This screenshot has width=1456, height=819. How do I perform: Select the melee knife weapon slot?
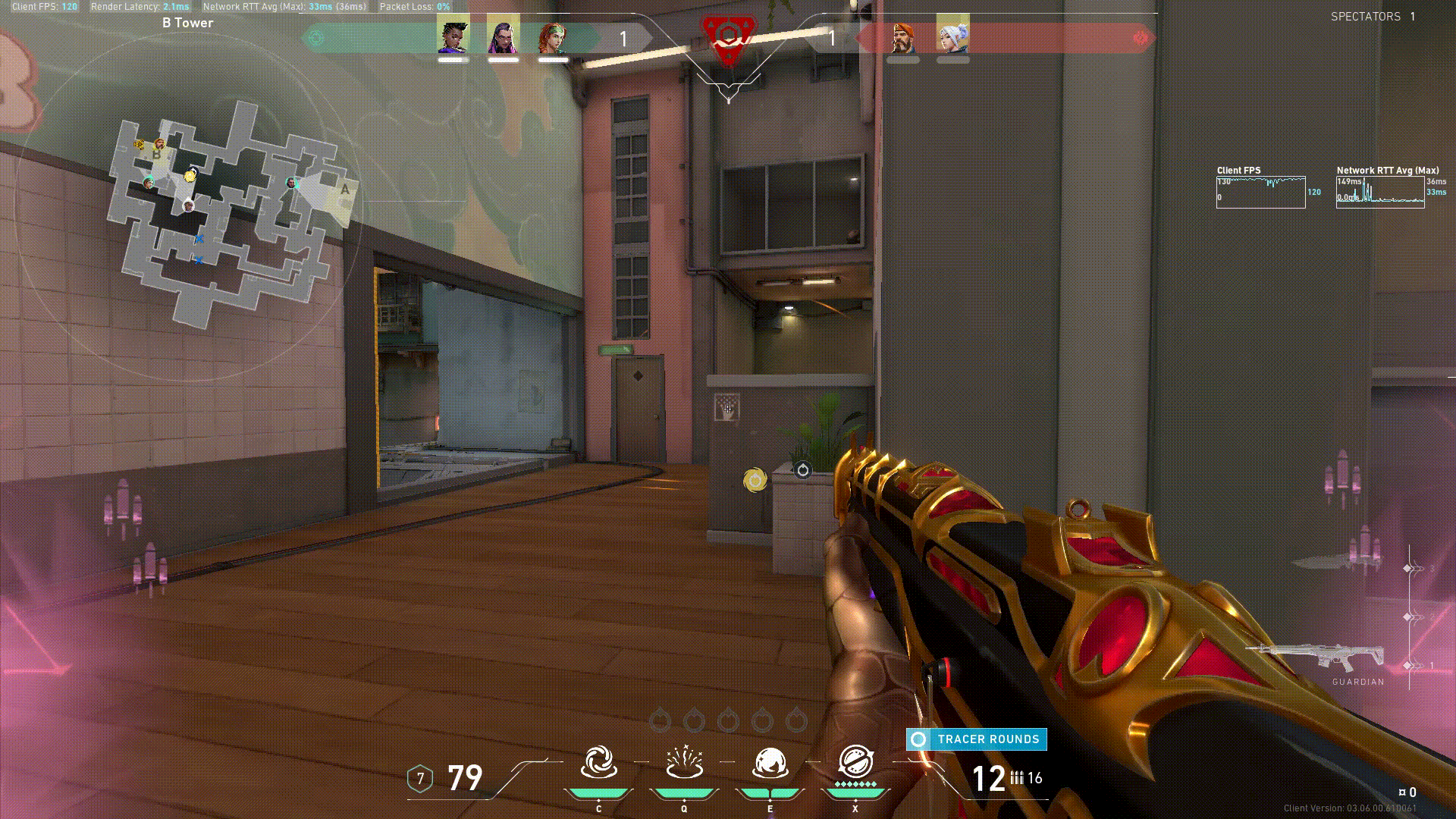click(1326, 563)
